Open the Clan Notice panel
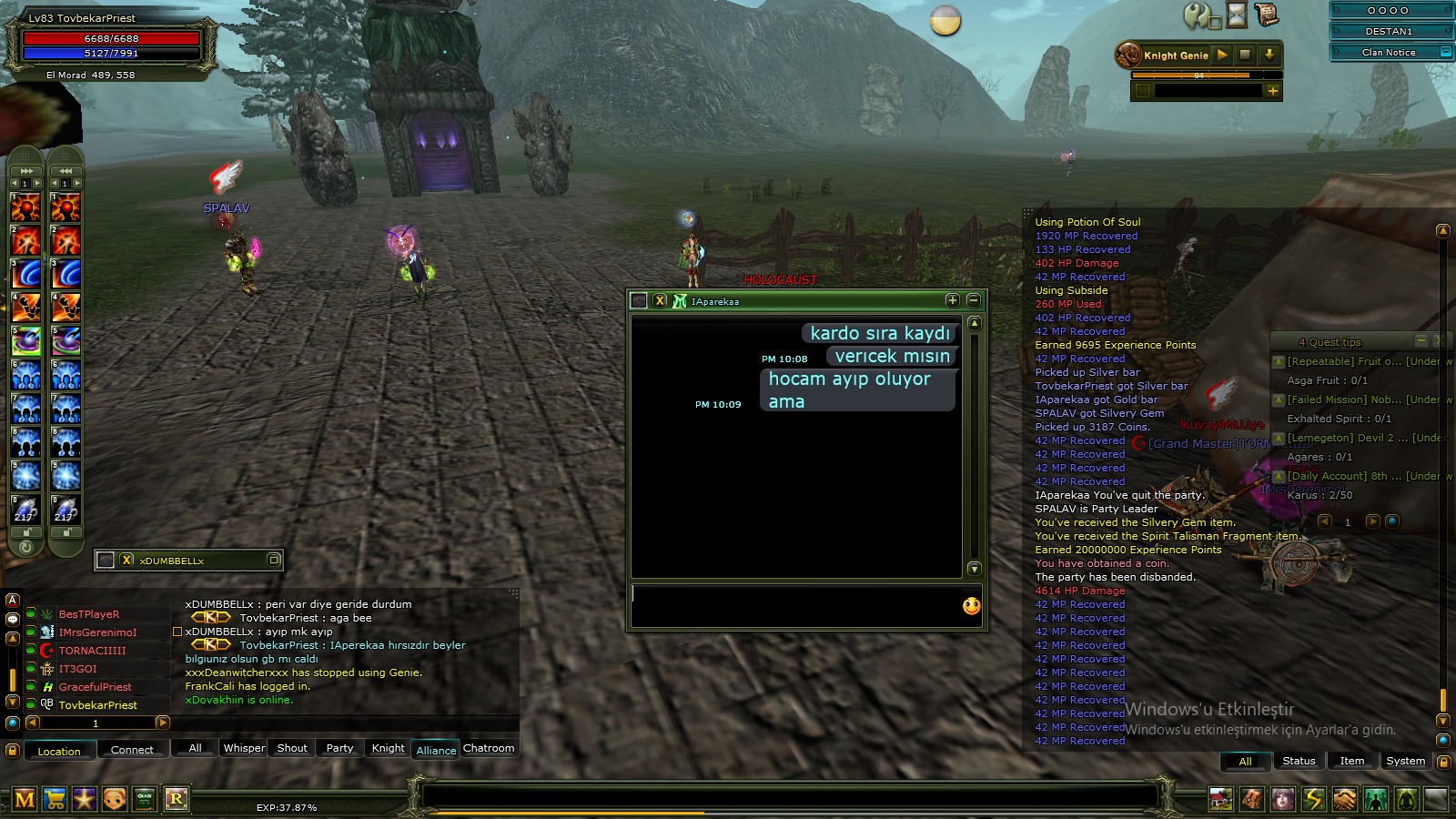 (x=1390, y=52)
